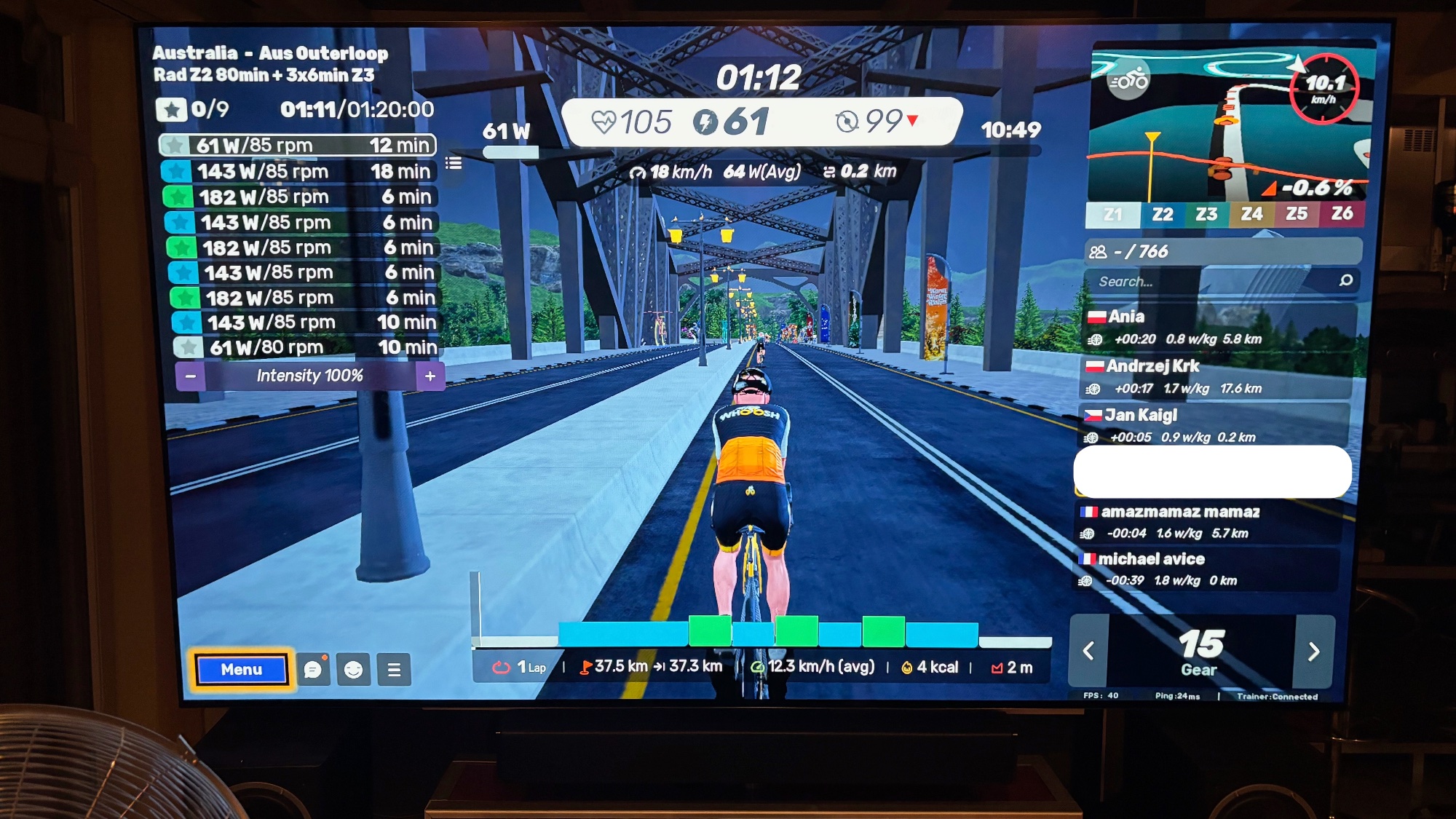Decrease workout intensity with the minus button
The width and height of the screenshot is (1456, 819).
pos(191,376)
